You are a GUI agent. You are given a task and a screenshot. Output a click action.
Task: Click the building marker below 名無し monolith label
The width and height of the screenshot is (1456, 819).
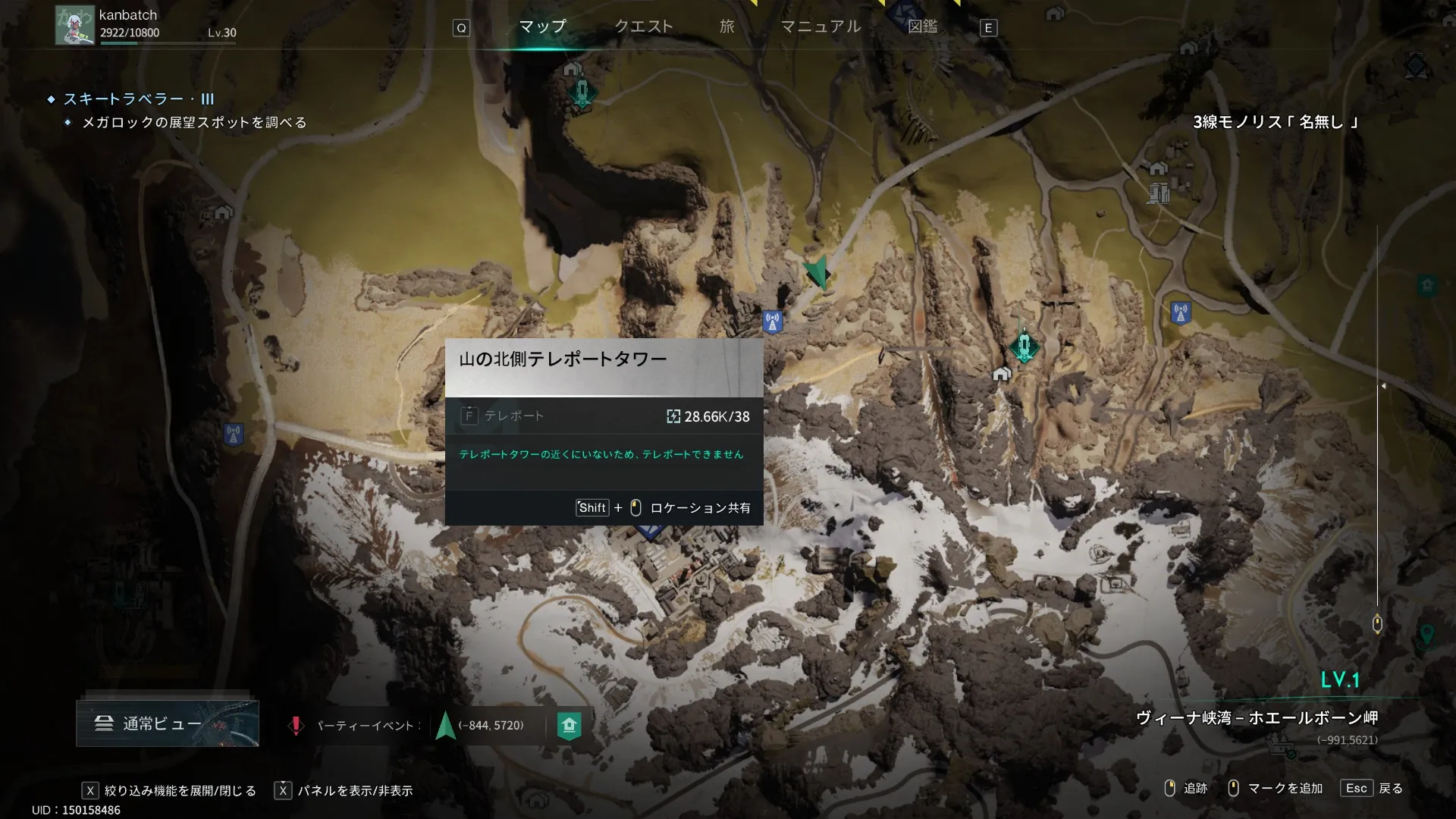[x=1158, y=193]
